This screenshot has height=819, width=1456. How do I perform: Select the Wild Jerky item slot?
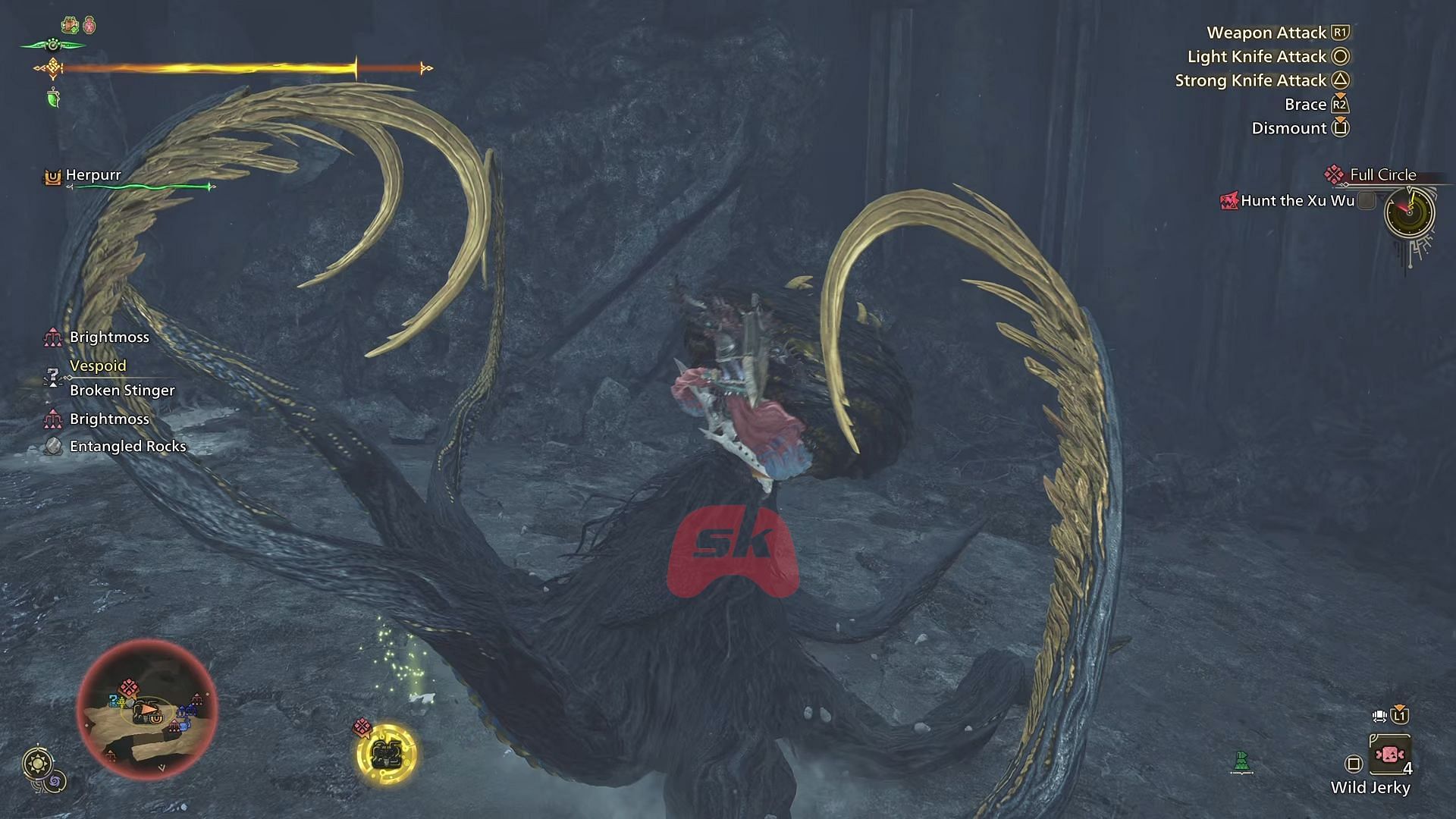point(1389,755)
